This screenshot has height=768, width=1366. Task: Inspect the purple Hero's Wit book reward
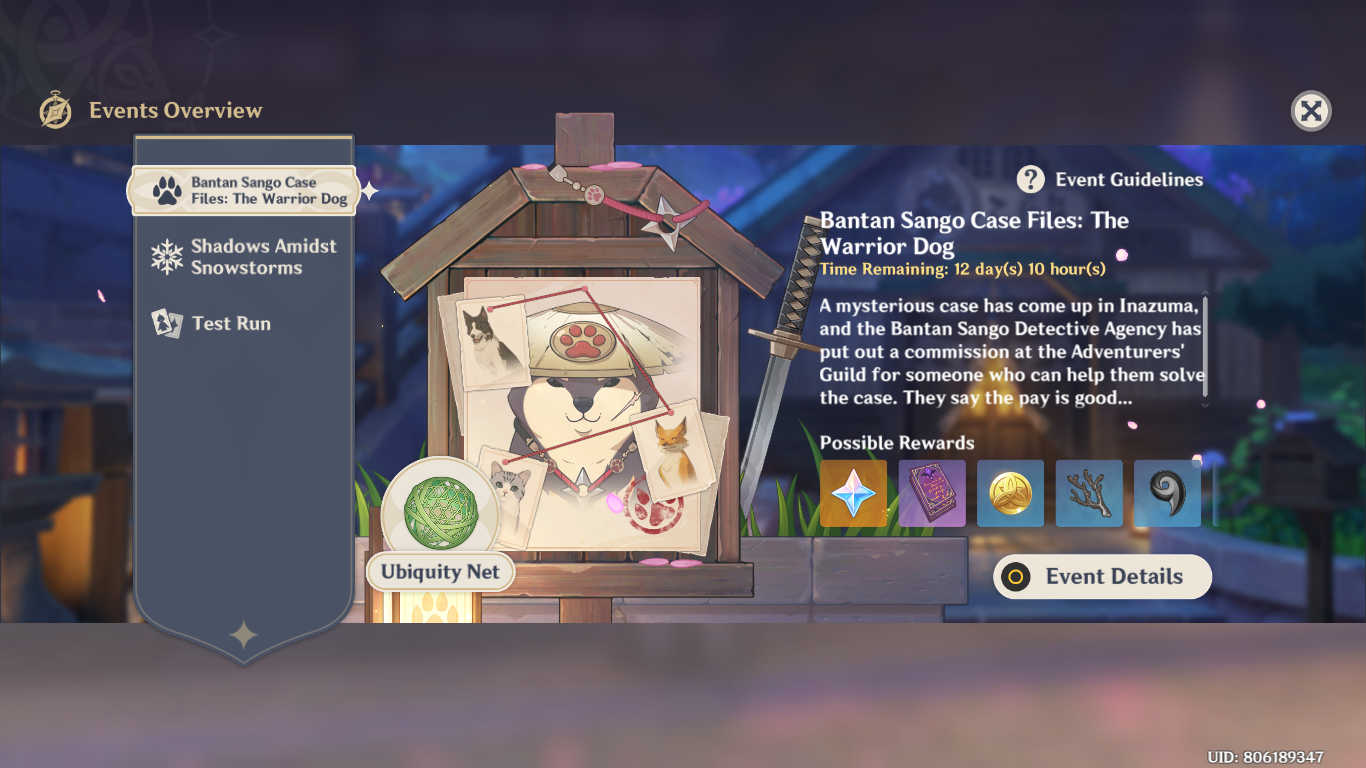[932, 493]
